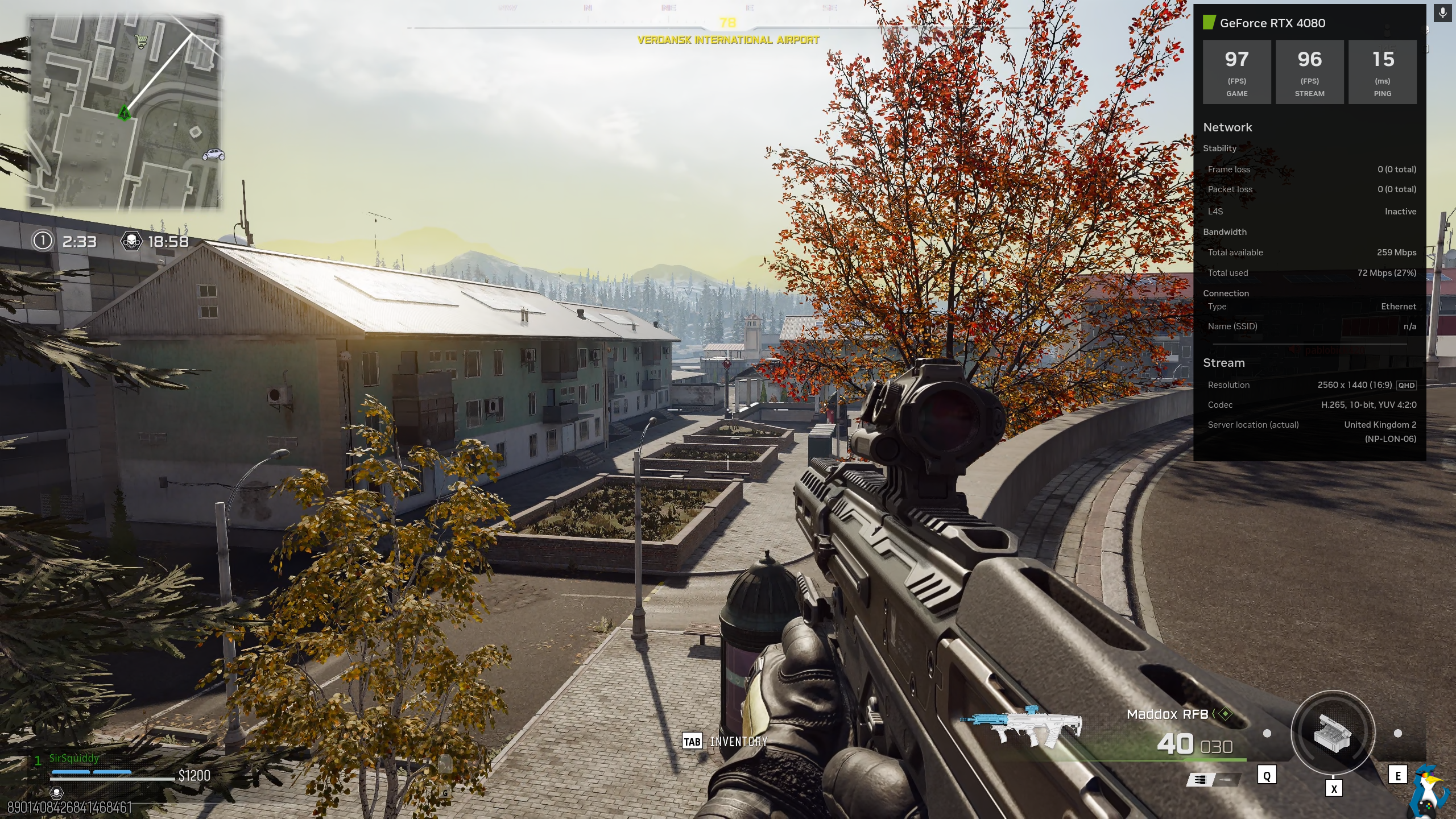Toggle the full-auto fire mode icon
Viewport: 1456px width, 819px height.
tap(1200, 780)
